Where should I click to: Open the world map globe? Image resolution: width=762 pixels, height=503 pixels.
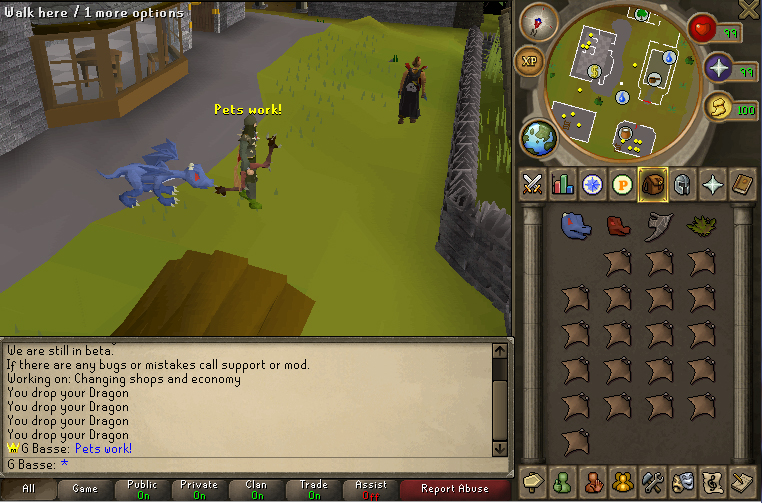click(x=538, y=138)
